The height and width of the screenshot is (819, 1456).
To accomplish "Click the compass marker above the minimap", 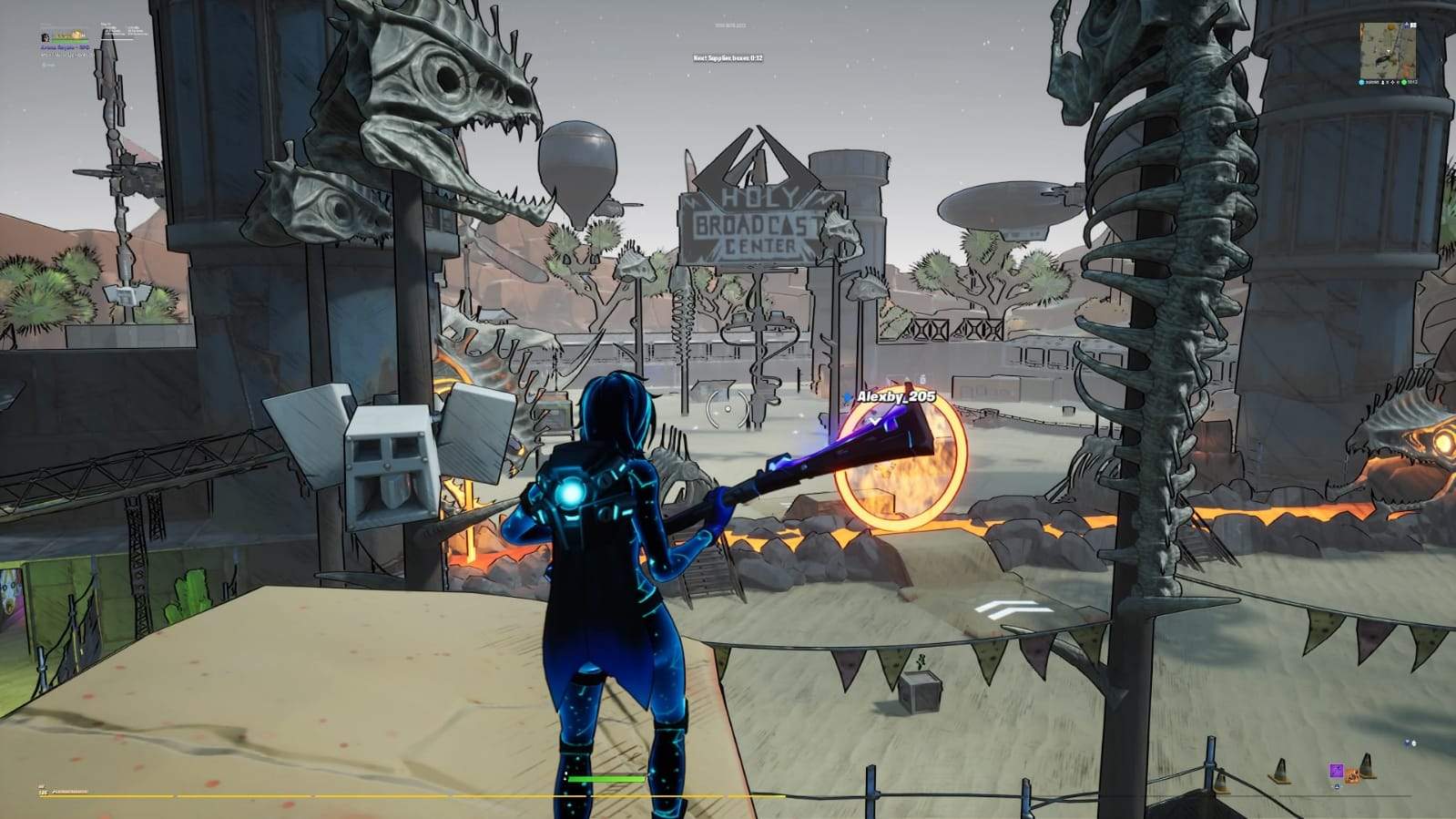I will point(1406,25).
